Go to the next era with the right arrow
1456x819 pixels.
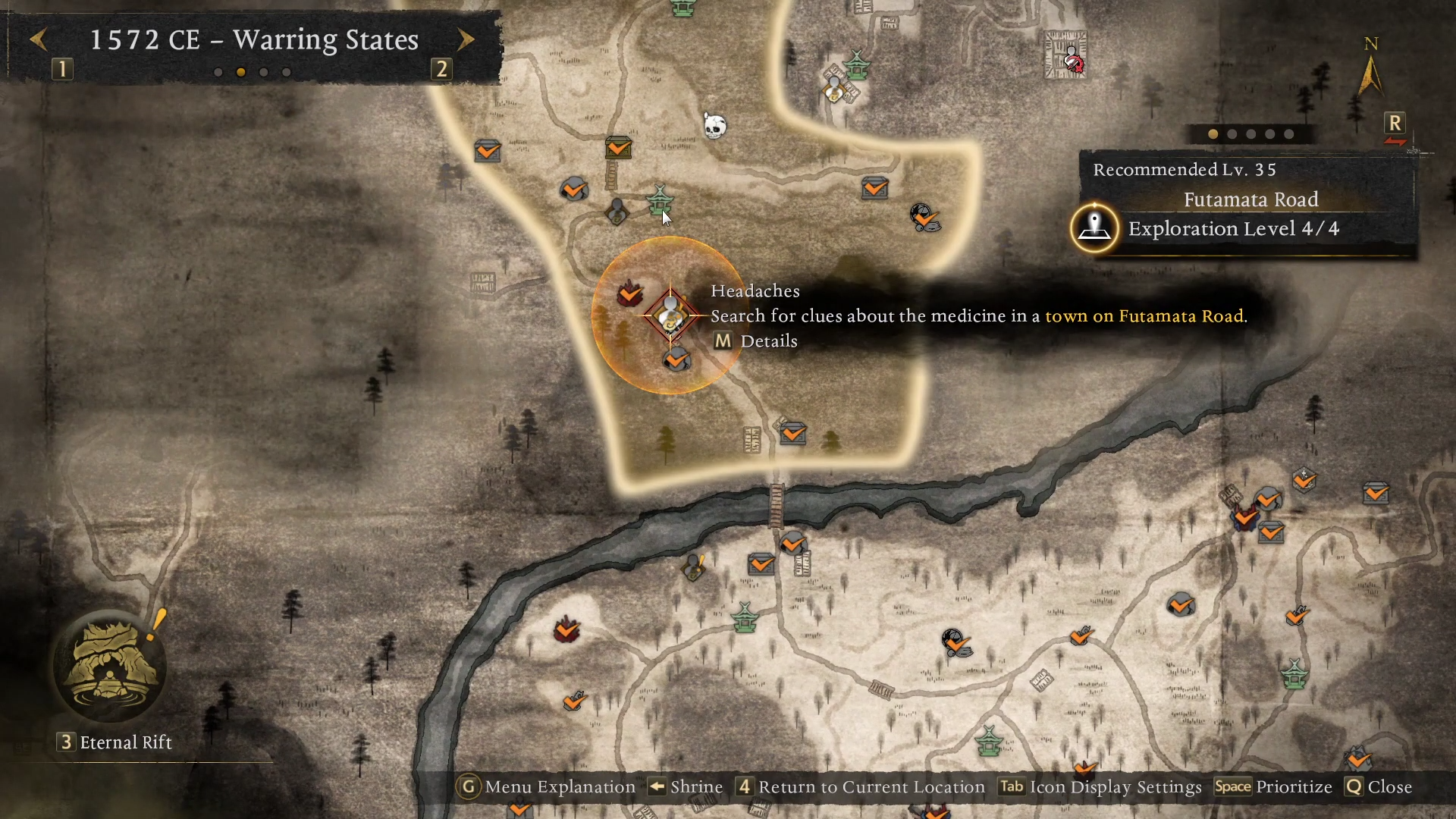[x=466, y=39]
